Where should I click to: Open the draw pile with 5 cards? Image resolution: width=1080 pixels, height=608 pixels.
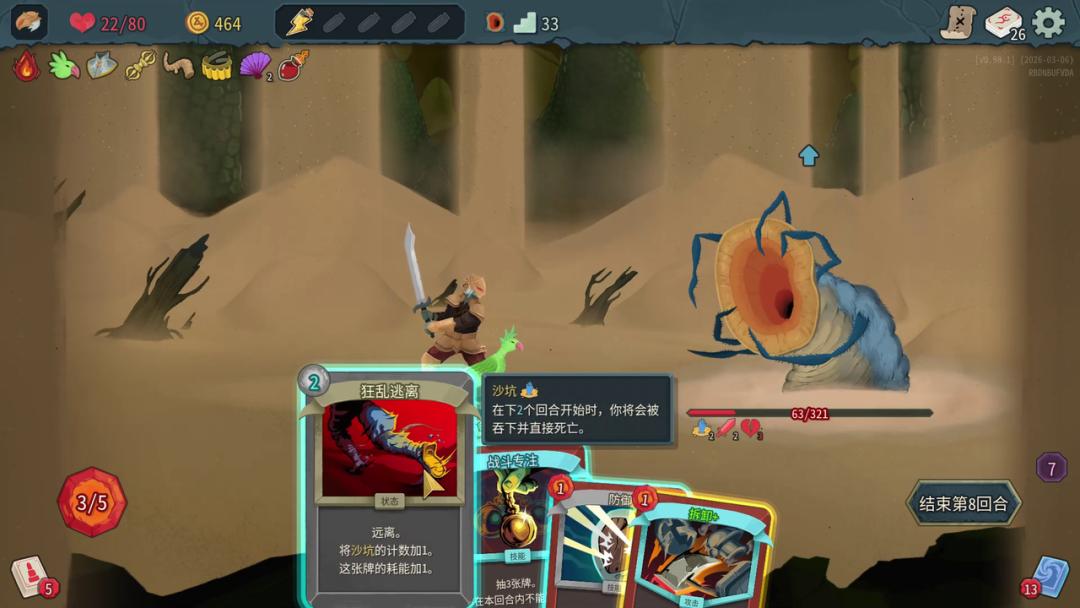[x=30, y=576]
